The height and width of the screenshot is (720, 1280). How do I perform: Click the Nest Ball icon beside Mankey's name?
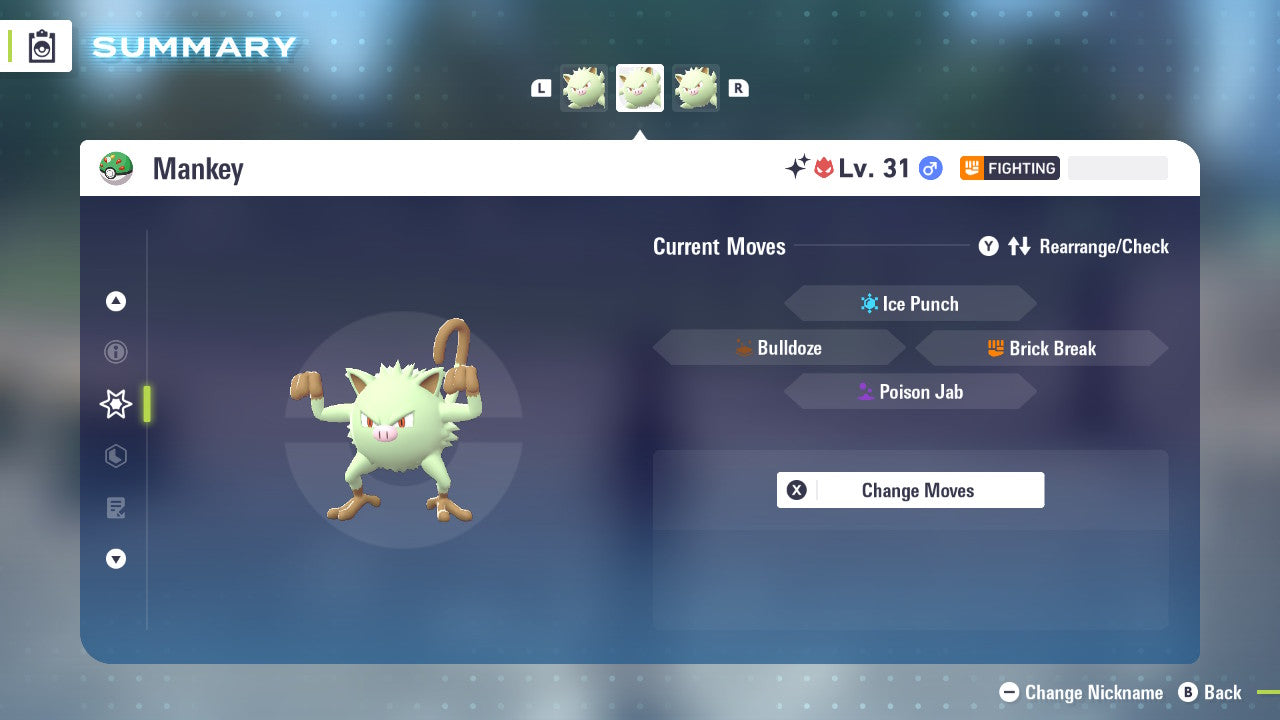coord(119,168)
